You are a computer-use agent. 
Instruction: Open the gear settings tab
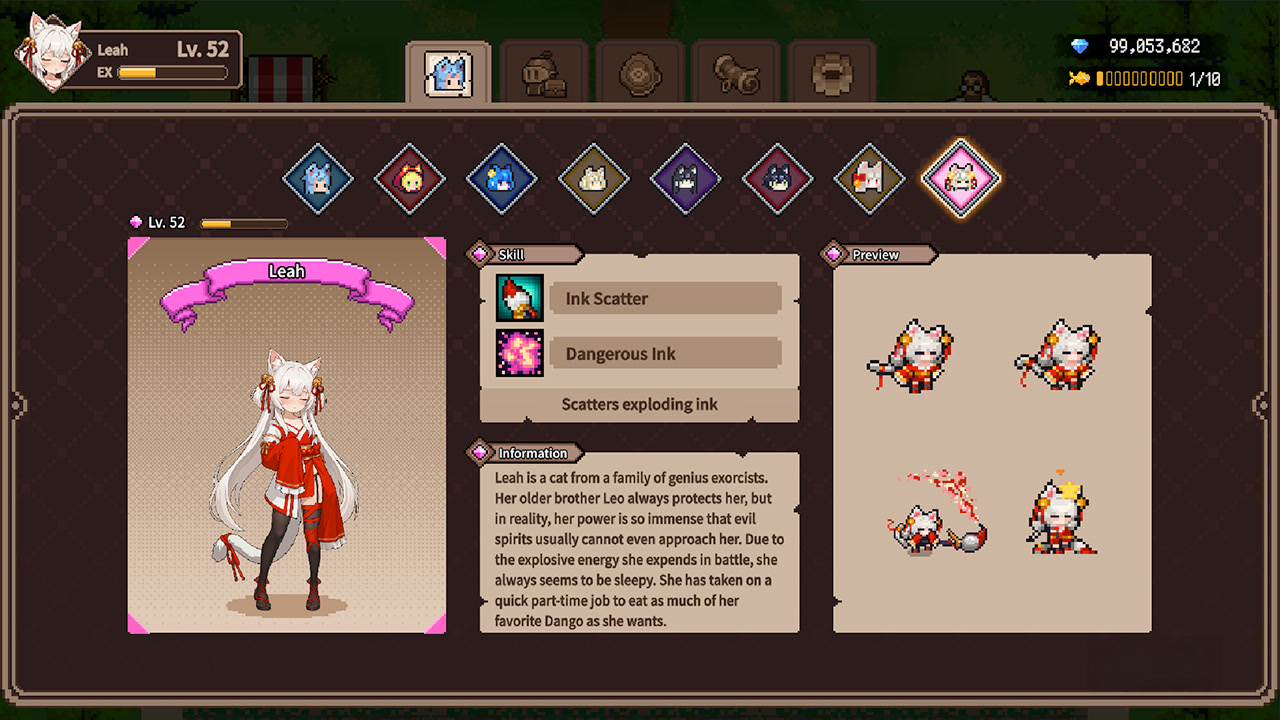(831, 73)
